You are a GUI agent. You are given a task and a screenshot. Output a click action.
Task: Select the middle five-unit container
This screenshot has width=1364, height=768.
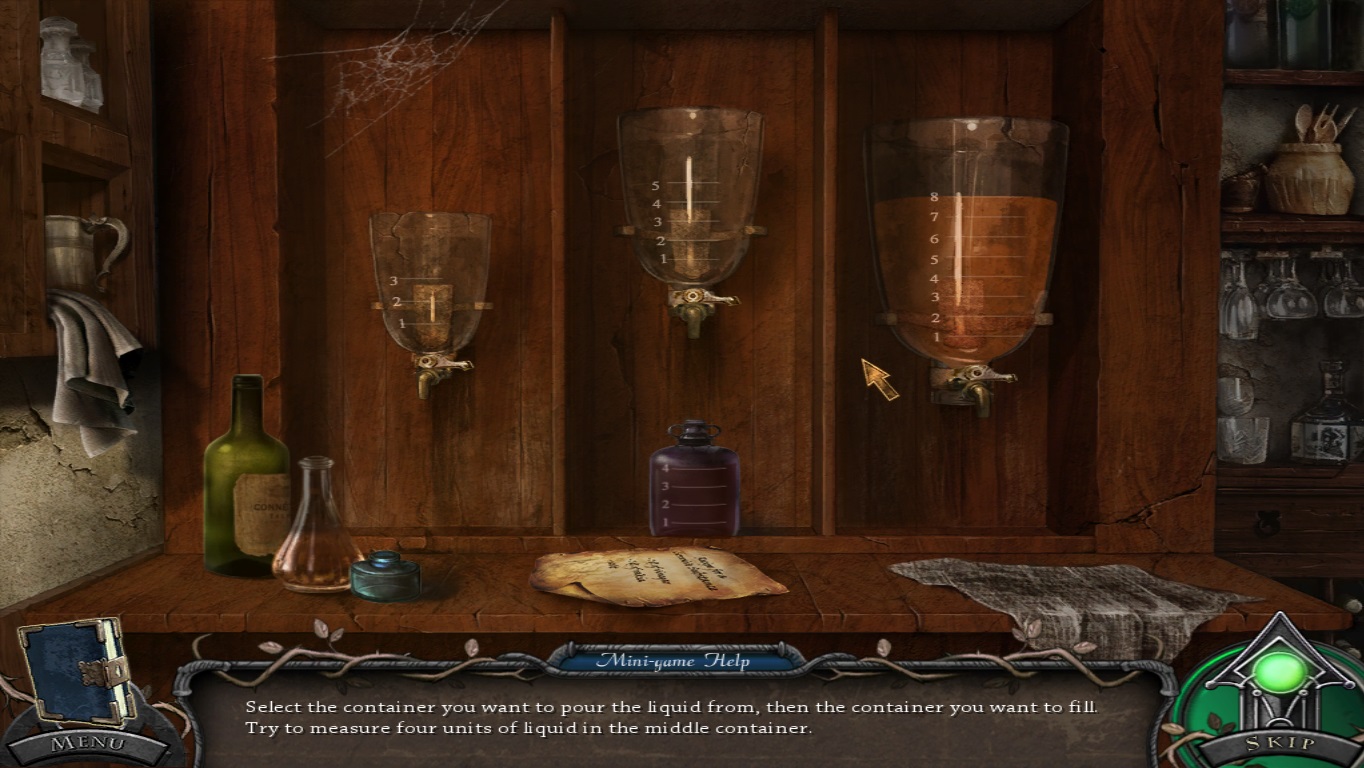tap(689, 198)
